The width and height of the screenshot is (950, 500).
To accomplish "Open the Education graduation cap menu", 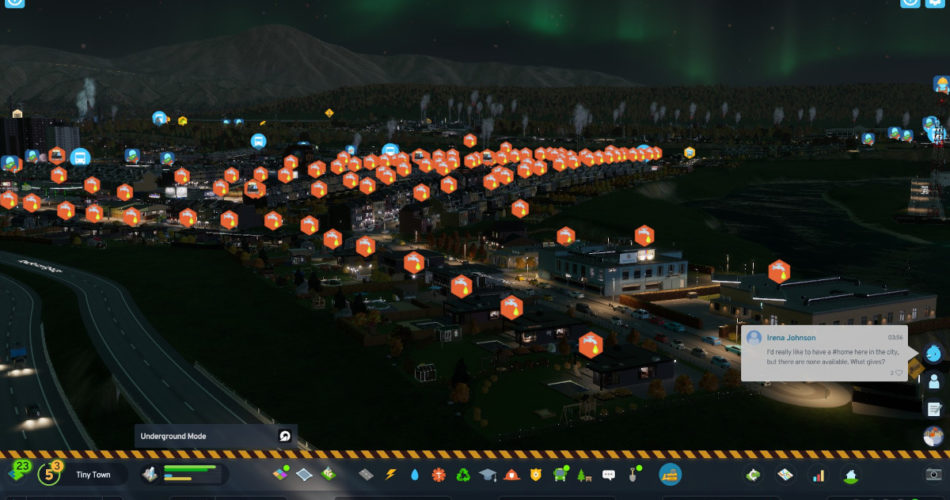I will point(488,474).
